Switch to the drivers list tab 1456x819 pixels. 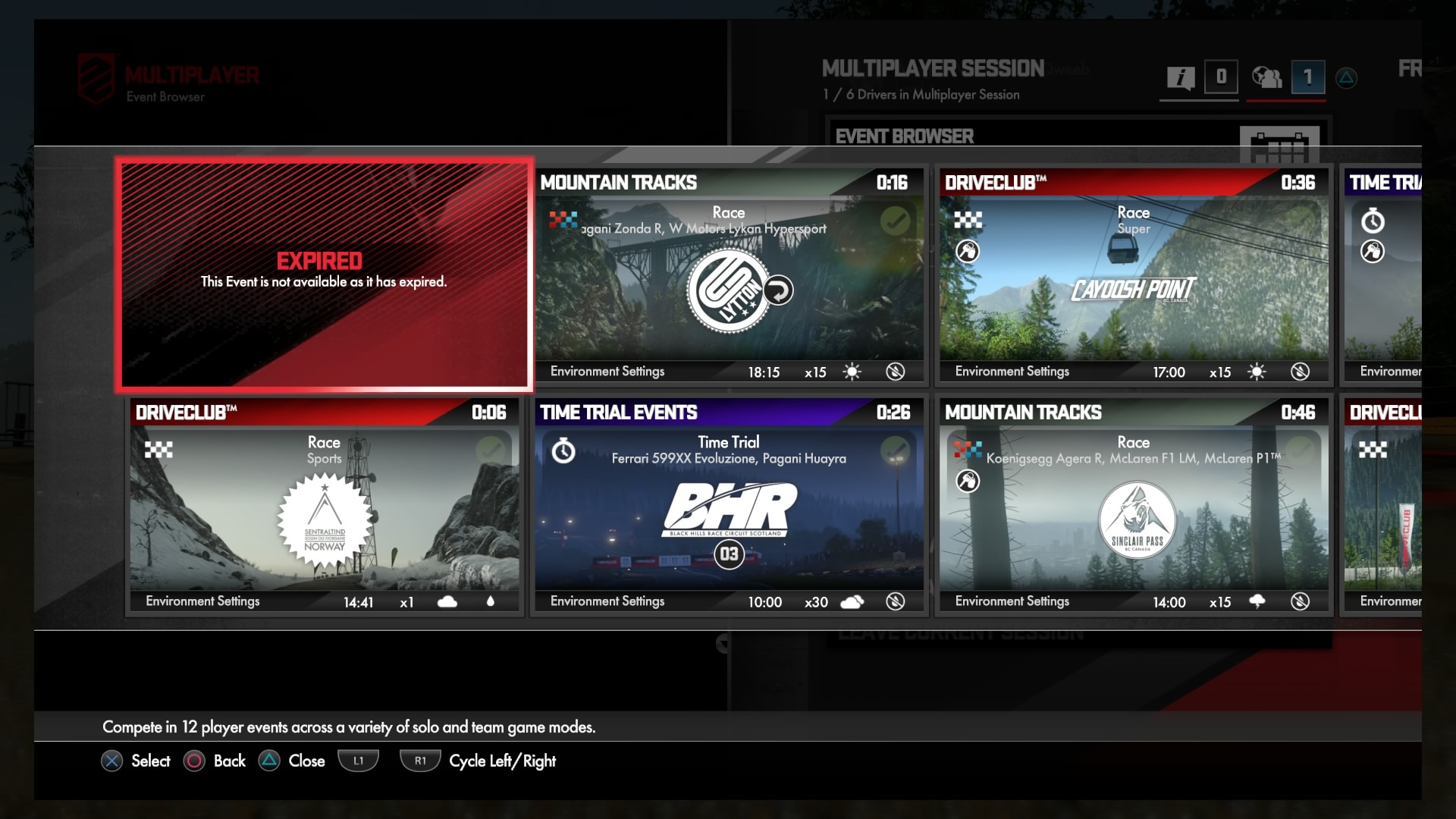[x=1267, y=77]
